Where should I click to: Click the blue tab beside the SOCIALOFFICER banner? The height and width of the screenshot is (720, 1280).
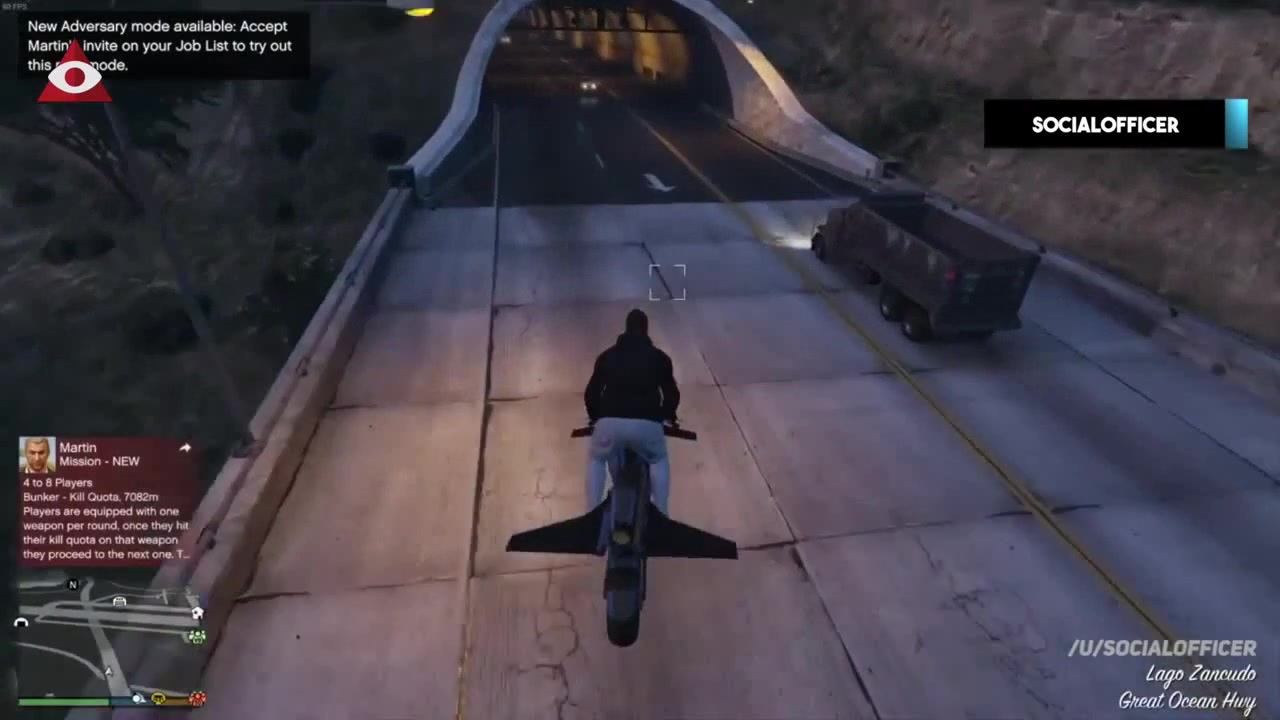(x=1236, y=123)
